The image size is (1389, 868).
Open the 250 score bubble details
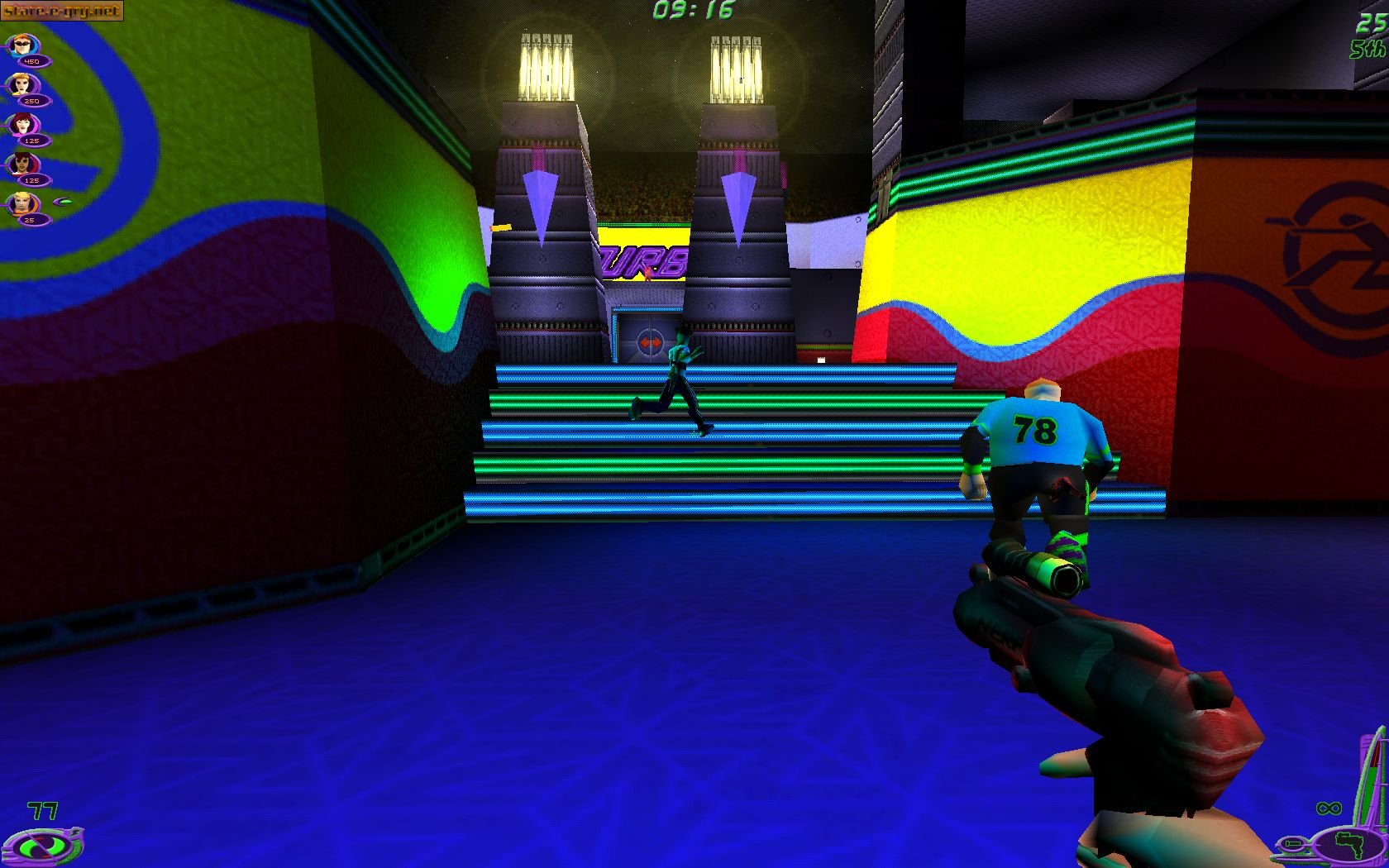coord(33,100)
